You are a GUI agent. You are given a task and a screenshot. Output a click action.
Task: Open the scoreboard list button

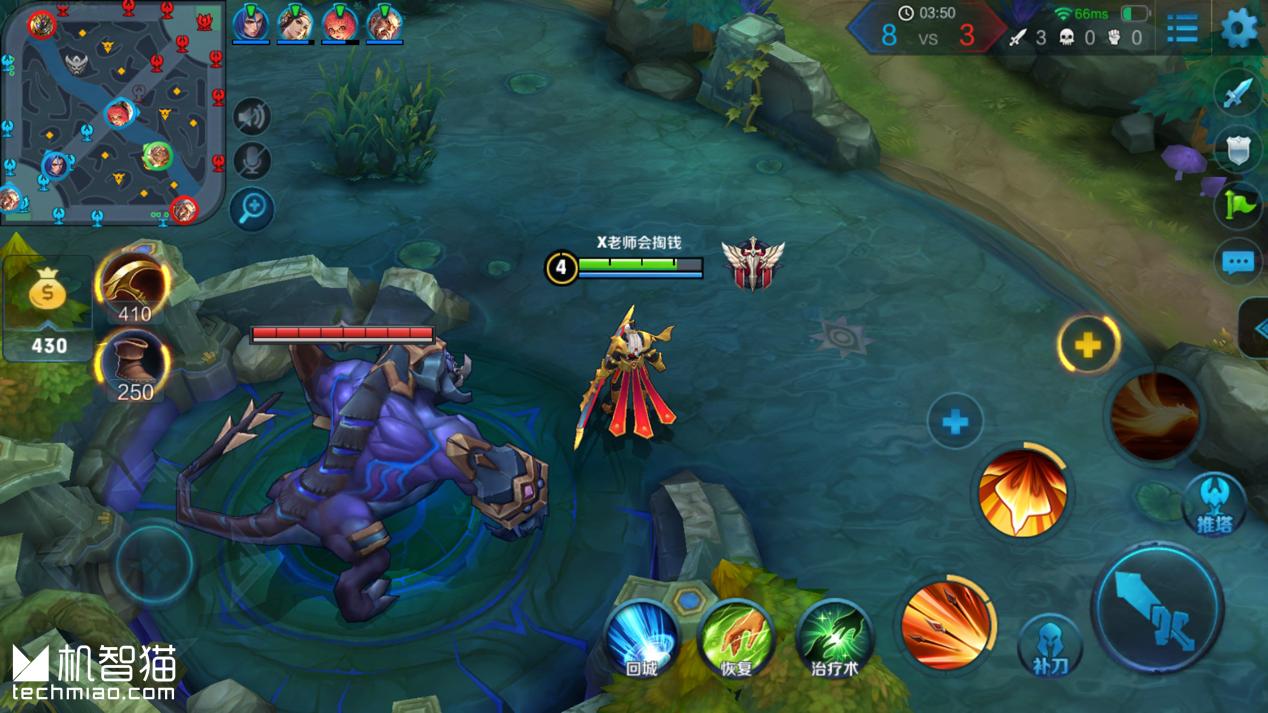(x=1182, y=28)
